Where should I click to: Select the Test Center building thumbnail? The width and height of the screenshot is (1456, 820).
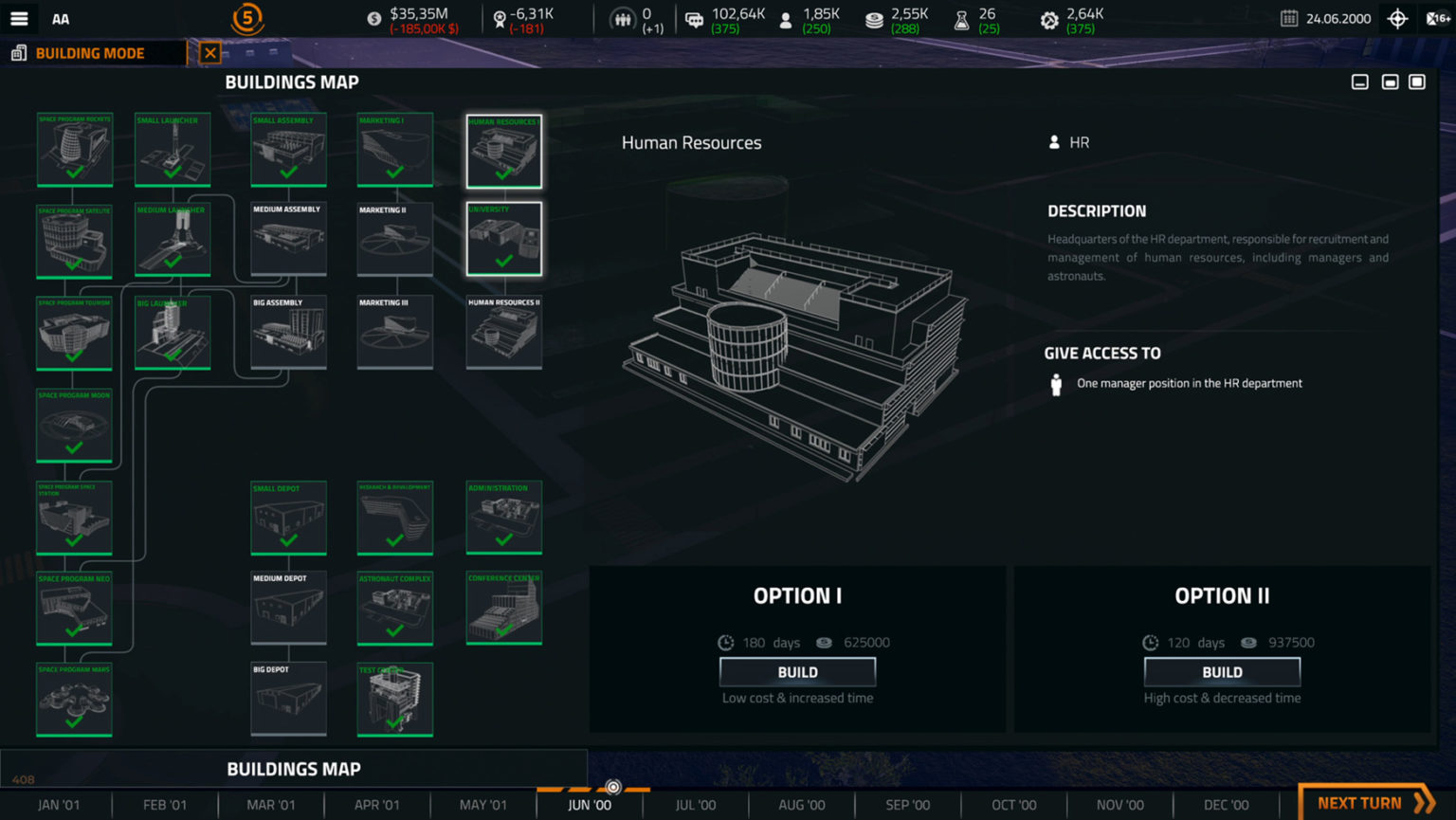point(395,699)
